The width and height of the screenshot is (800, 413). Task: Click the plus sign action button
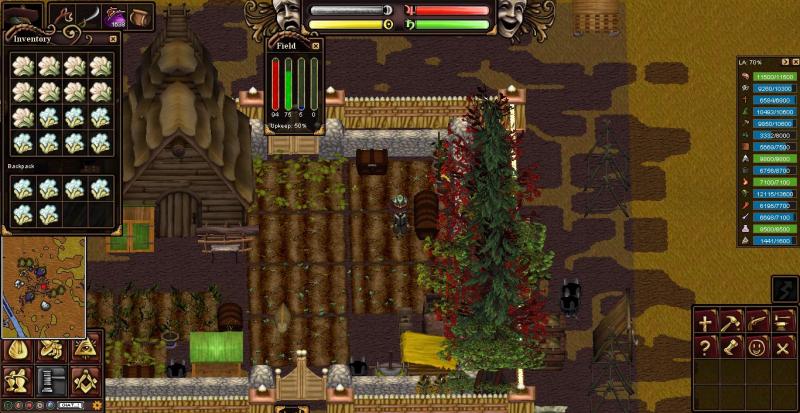click(706, 322)
